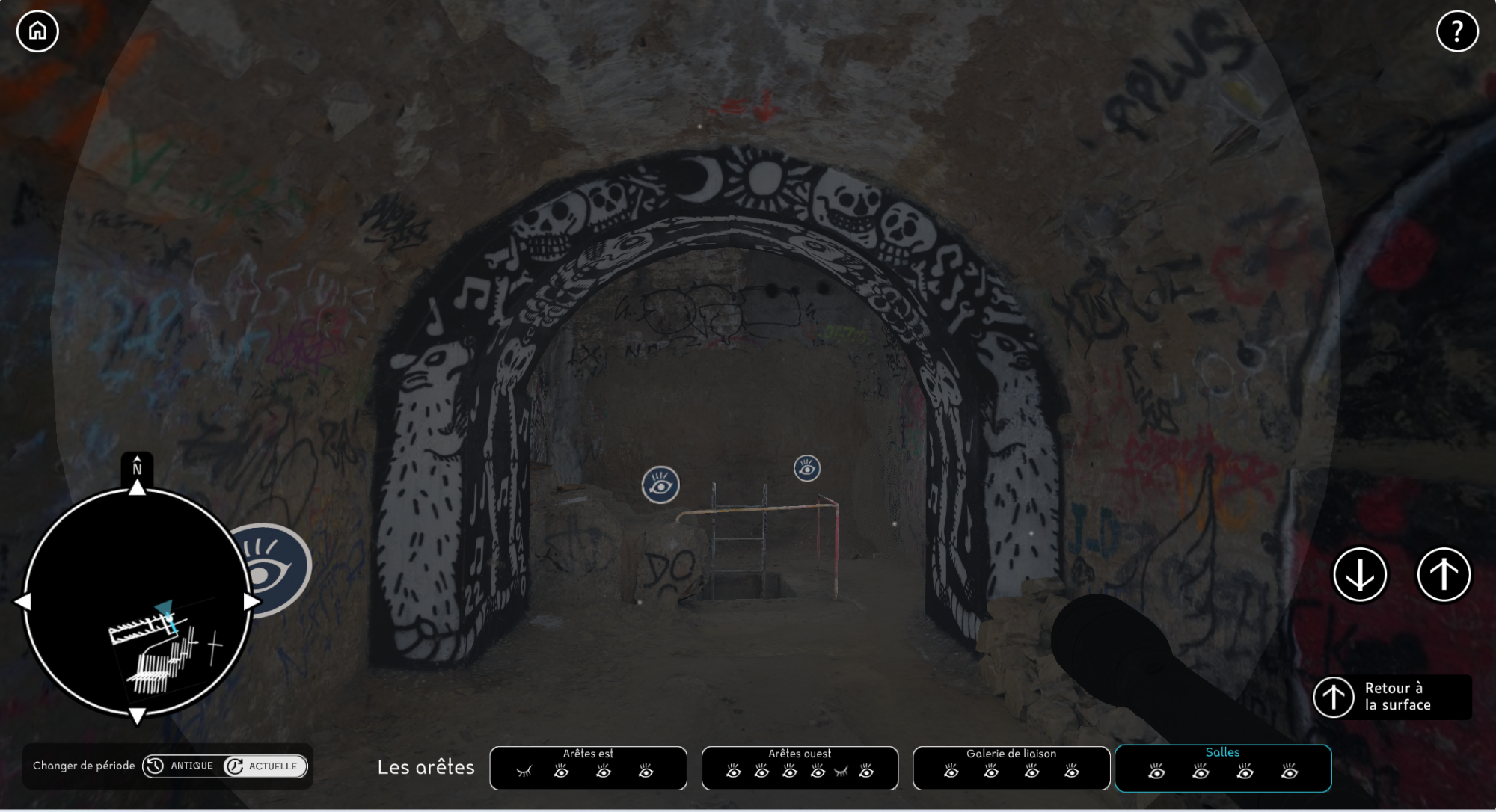Select the Salles section
The image size is (1496, 812).
click(x=1222, y=753)
